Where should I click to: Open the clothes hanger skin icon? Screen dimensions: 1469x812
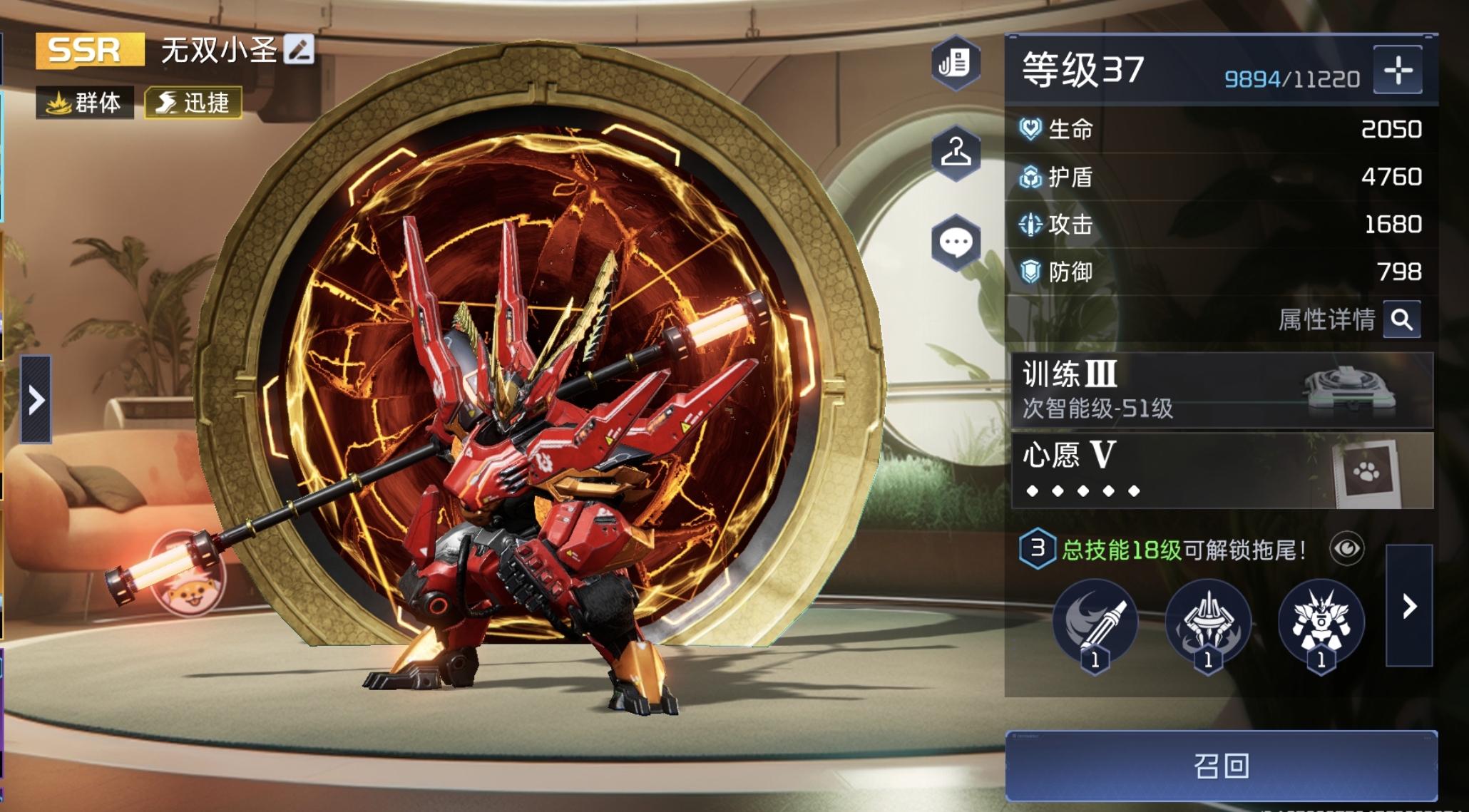point(956,152)
